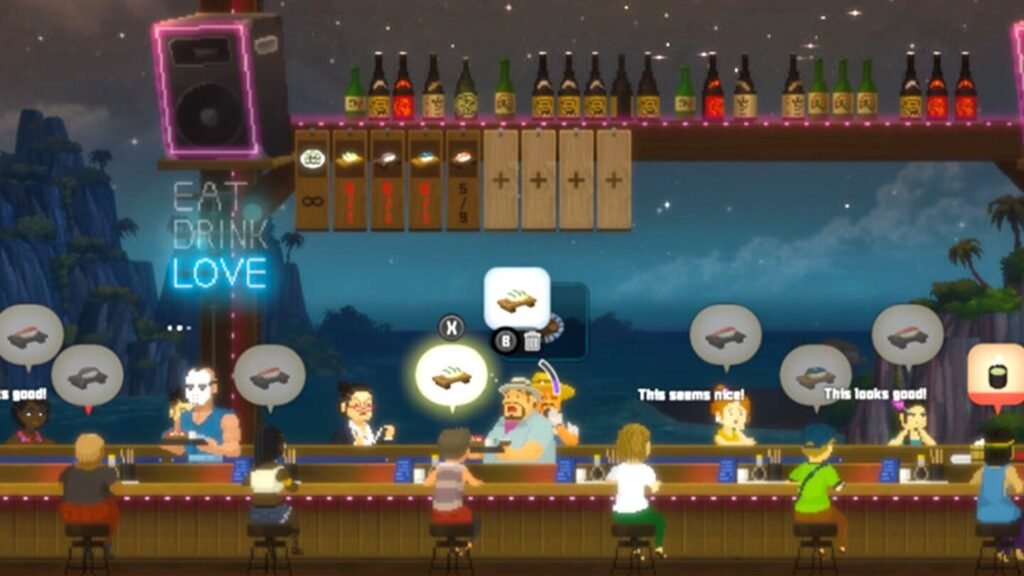Serve the order bubble above "This seems nice!"
This screenshot has width=1024, height=576.
click(x=725, y=336)
